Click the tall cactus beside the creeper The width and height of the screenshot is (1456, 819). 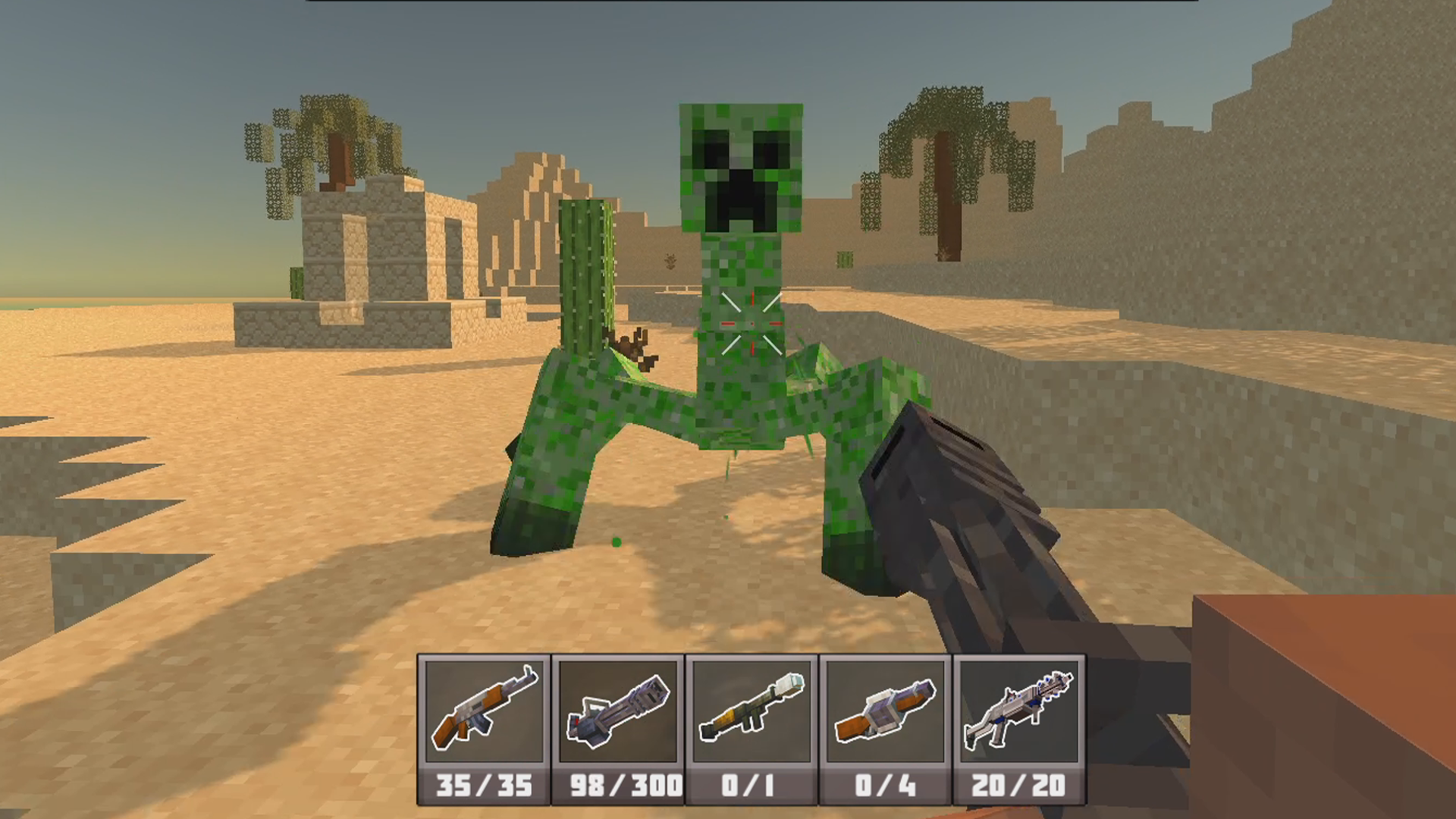coord(584,273)
